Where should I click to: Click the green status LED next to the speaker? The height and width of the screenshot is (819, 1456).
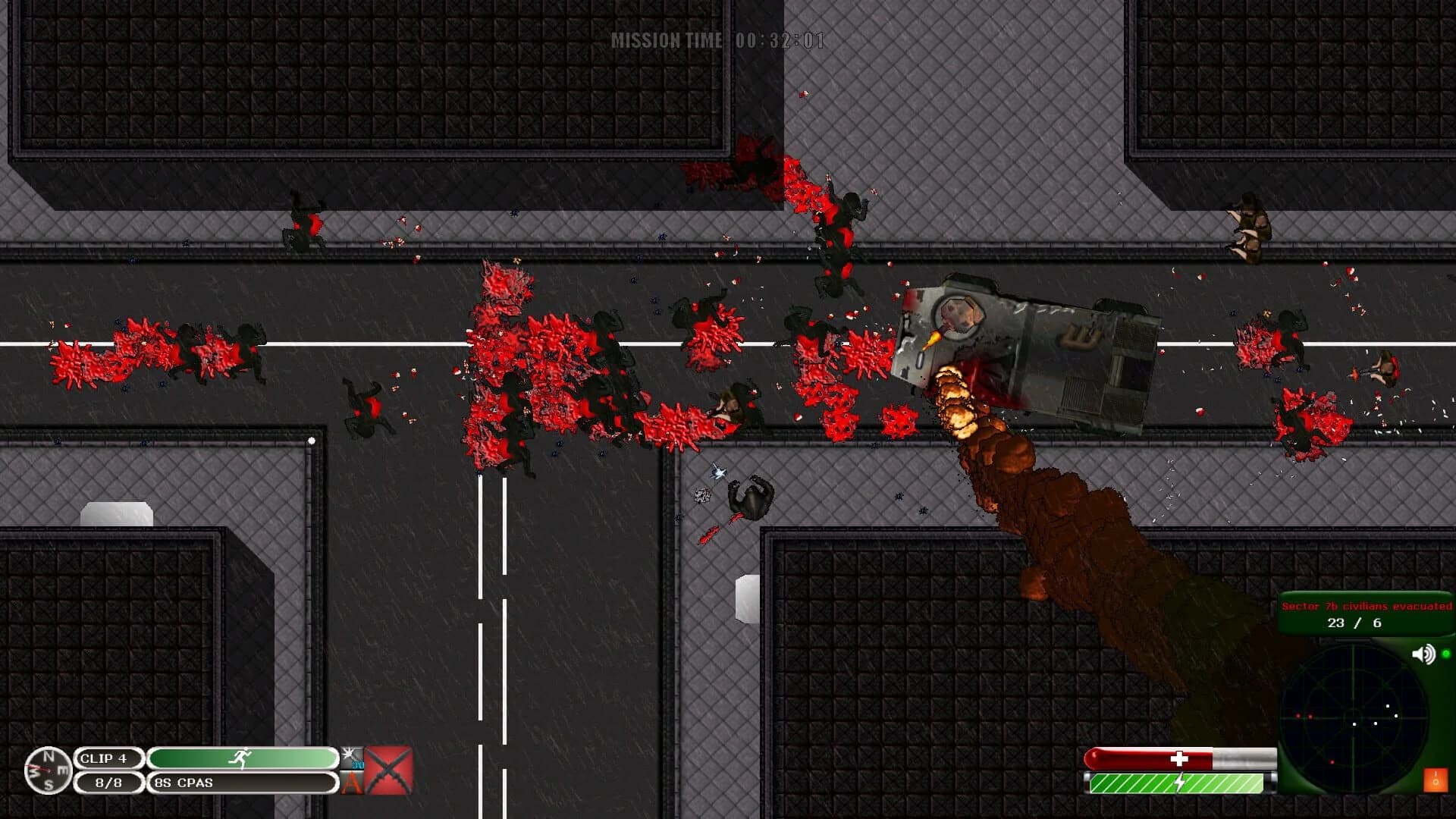click(1447, 654)
